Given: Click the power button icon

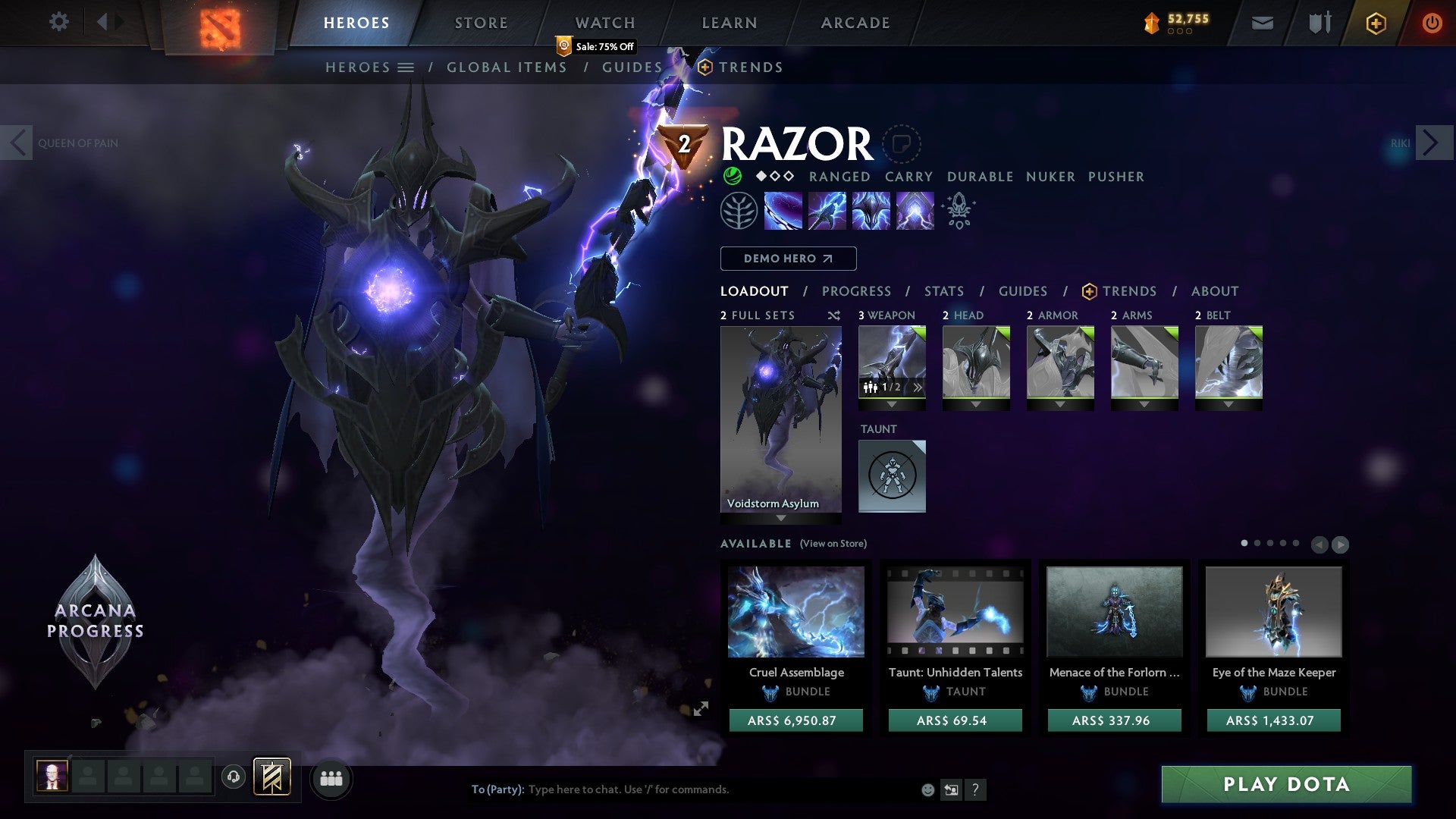Looking at the screenshot, I should 1432,23.
